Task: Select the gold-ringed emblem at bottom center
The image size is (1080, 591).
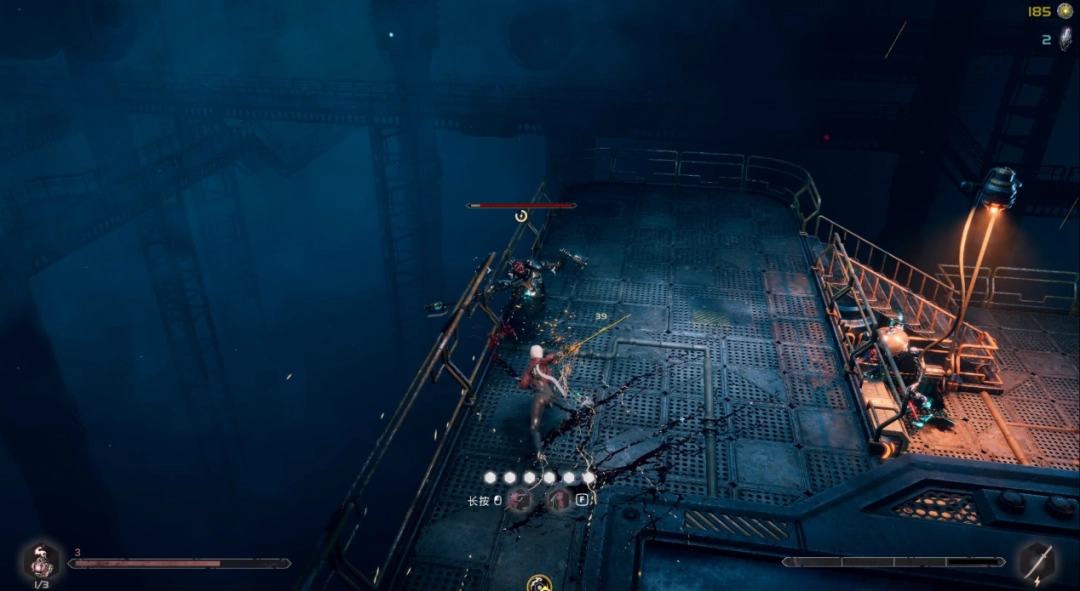Action: [x=540, y=582]
